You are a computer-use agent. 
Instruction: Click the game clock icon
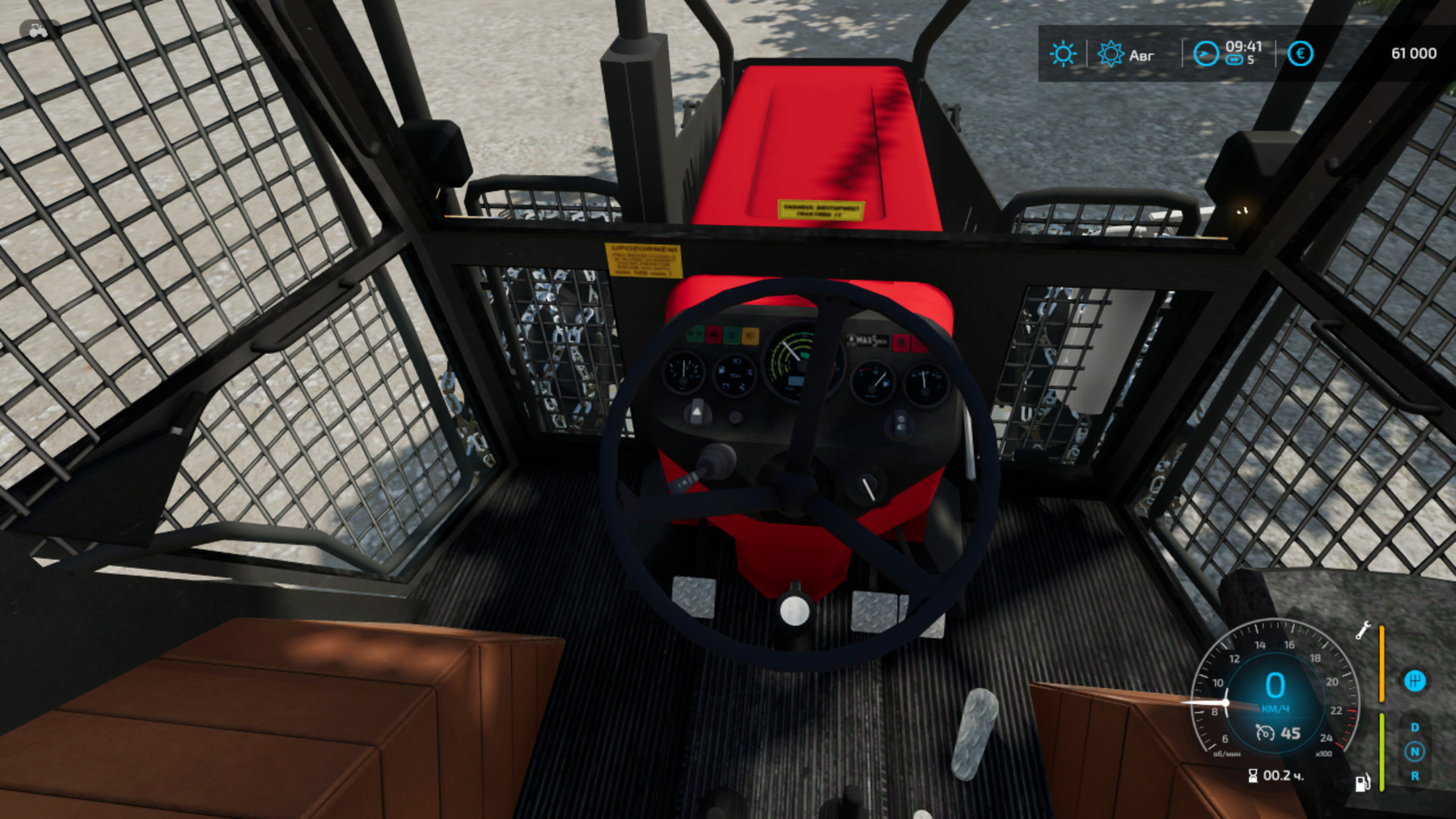point(1205,54)
